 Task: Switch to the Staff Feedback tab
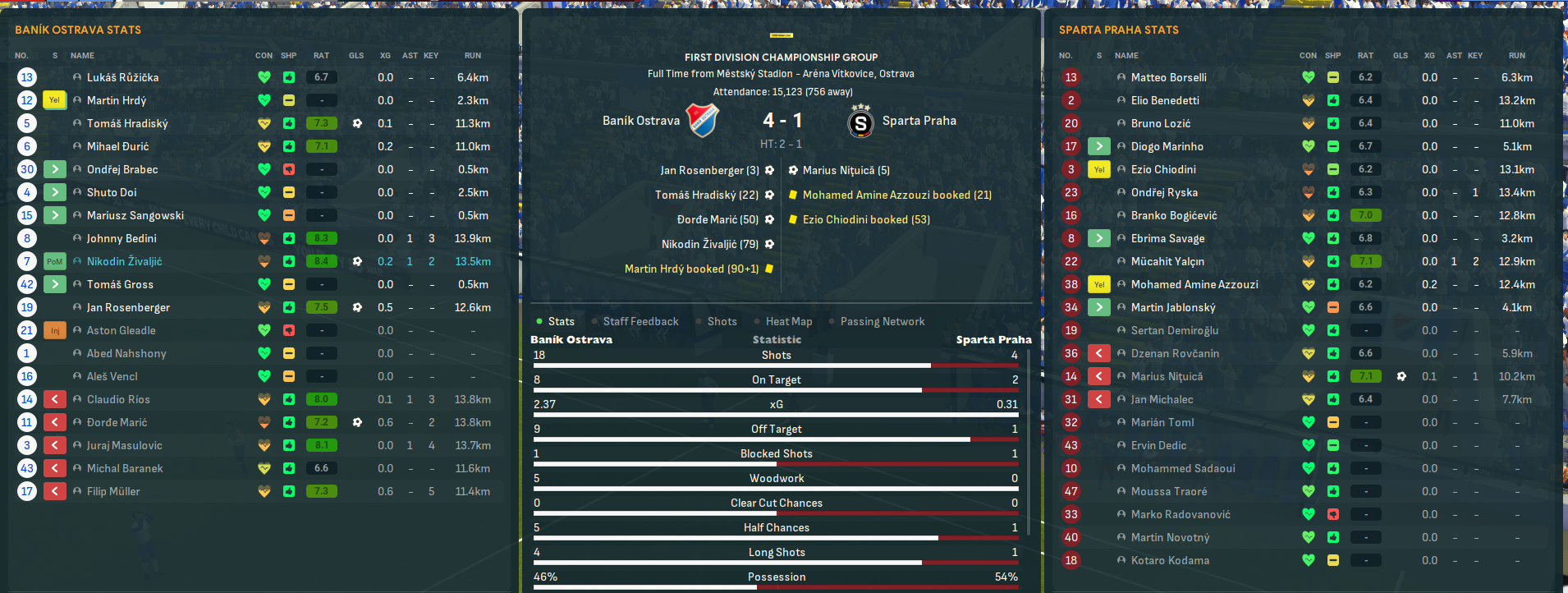[640, 321]
